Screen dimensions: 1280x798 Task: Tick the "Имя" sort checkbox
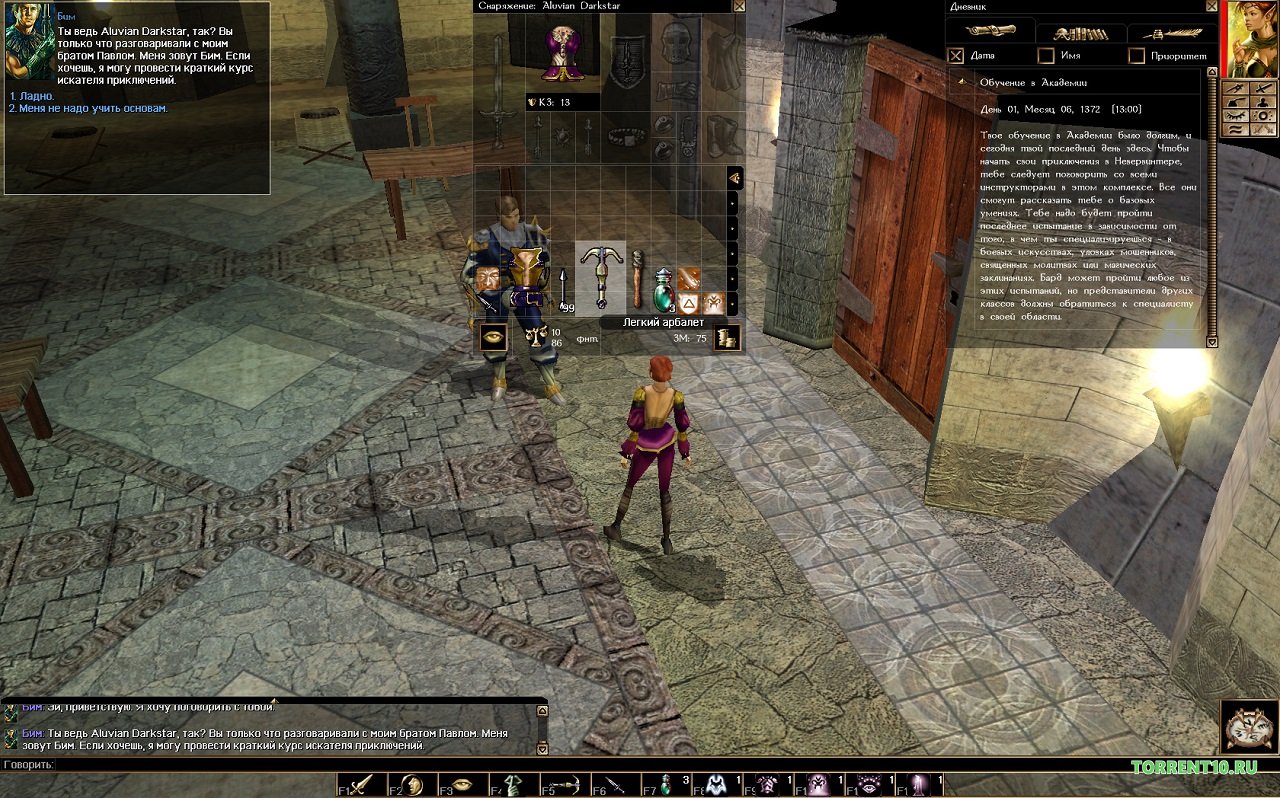coord(1046,56)
